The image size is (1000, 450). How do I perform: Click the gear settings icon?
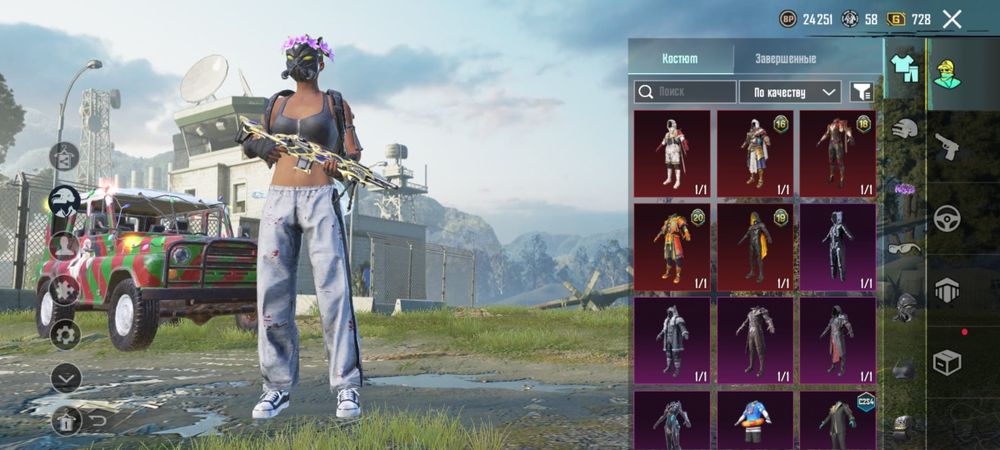[x=66, y=333]
